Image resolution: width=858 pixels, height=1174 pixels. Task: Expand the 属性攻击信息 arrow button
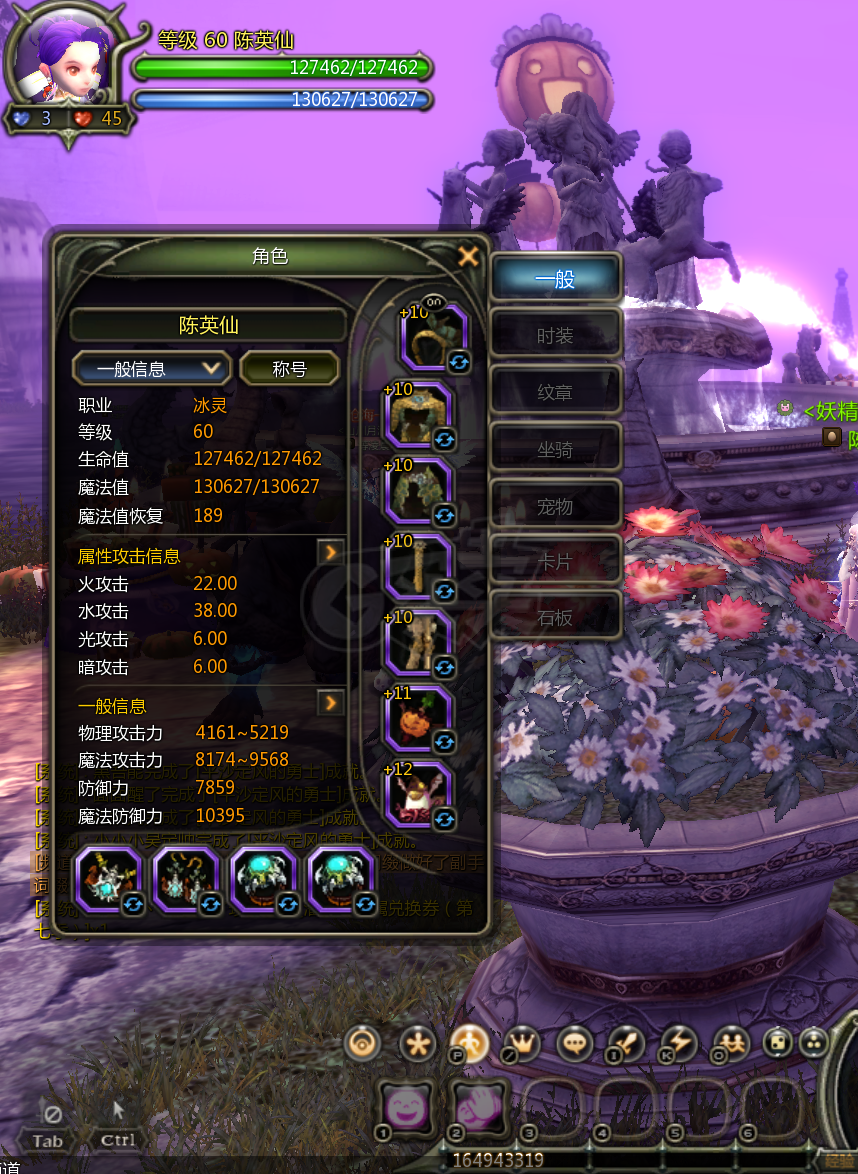[x=330, y=552]
